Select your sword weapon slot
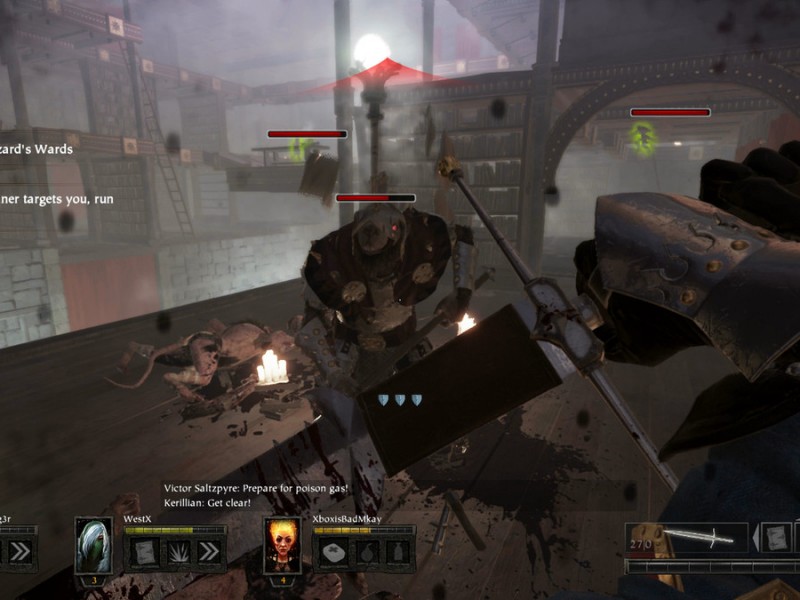Screen dimensions: 800x600 [687, 538]
